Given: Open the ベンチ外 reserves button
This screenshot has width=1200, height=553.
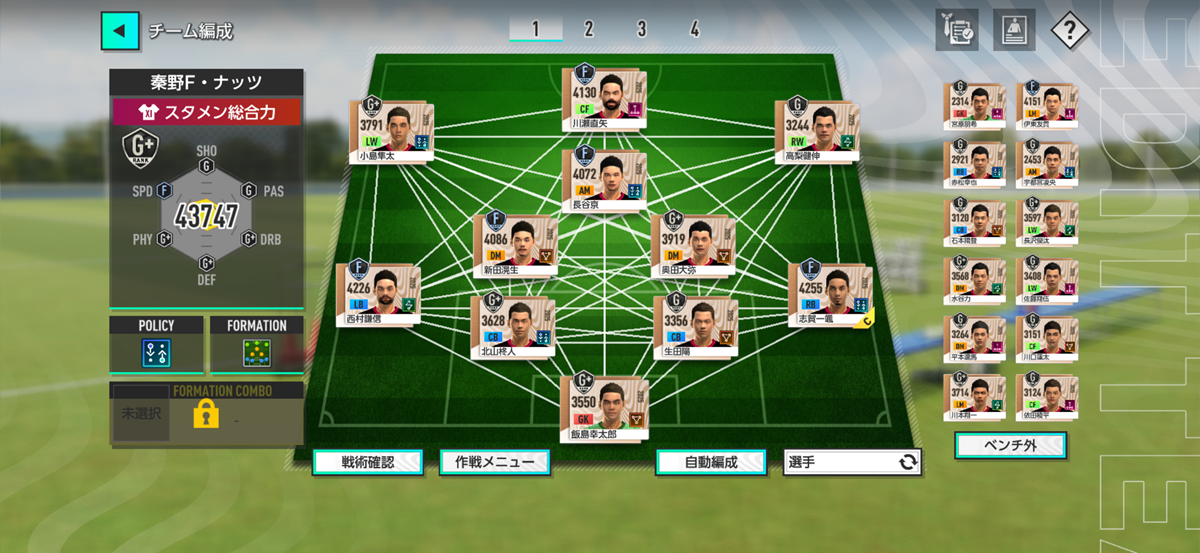Looking at the screenshot, I should 1010,444.
